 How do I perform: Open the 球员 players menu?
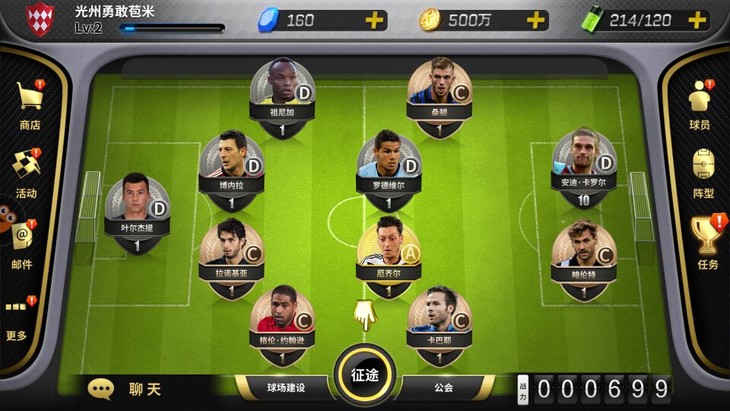(x=700, y=104)
